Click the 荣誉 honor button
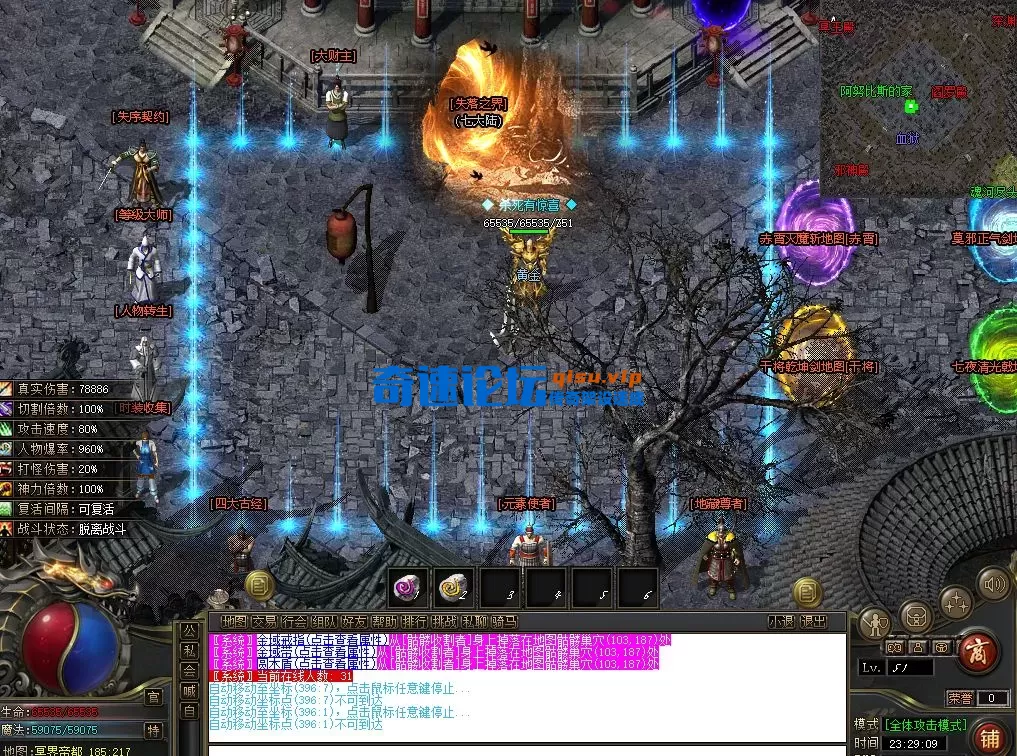Screen dimensions: 1017x756 (960, 698)
